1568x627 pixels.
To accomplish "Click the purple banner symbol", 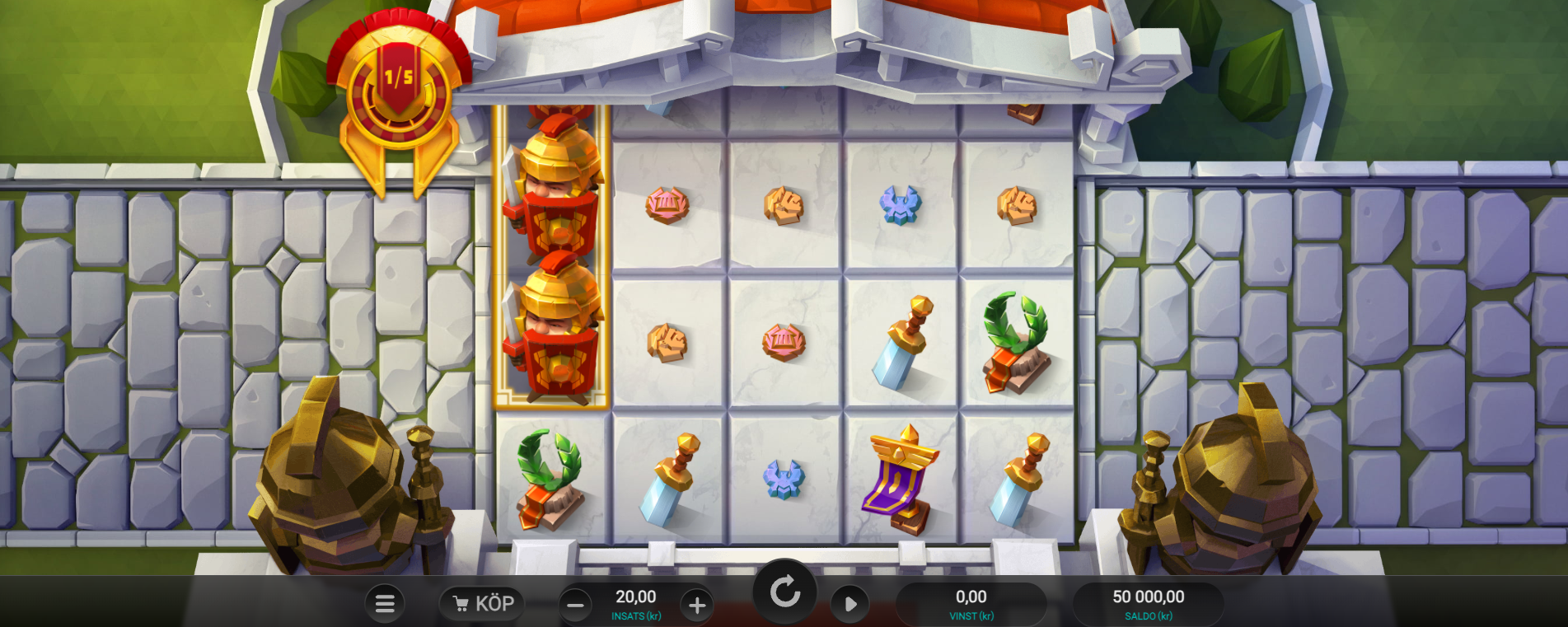I will tap(898, 482).
